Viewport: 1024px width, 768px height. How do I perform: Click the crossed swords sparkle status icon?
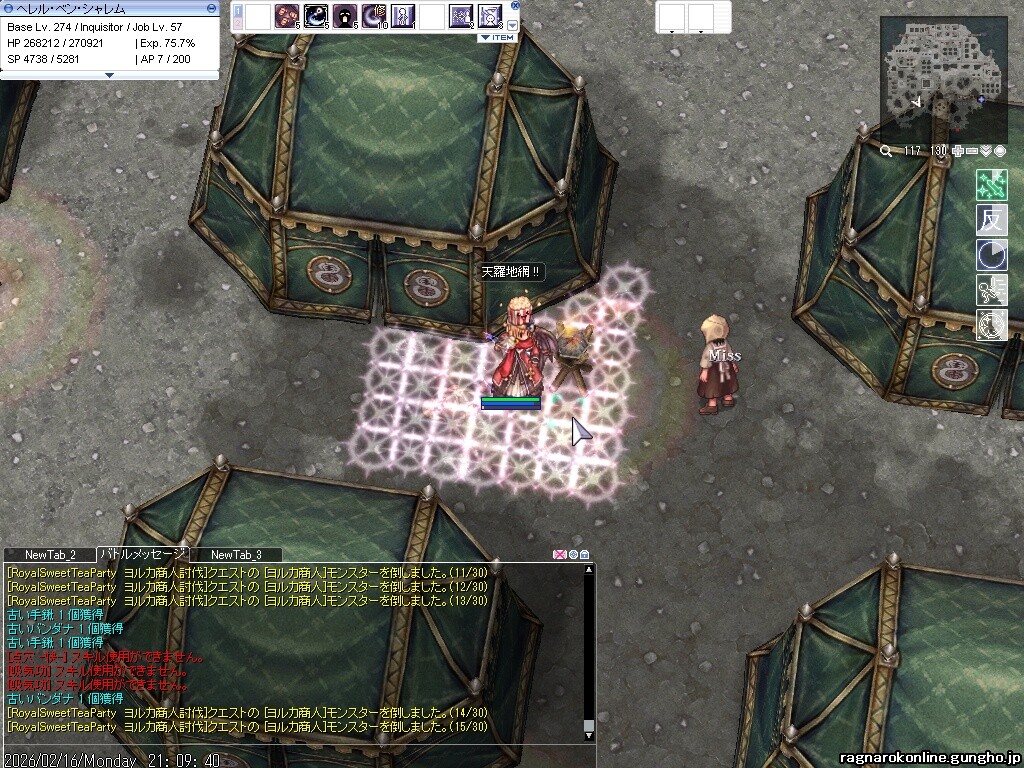[991, 185]
